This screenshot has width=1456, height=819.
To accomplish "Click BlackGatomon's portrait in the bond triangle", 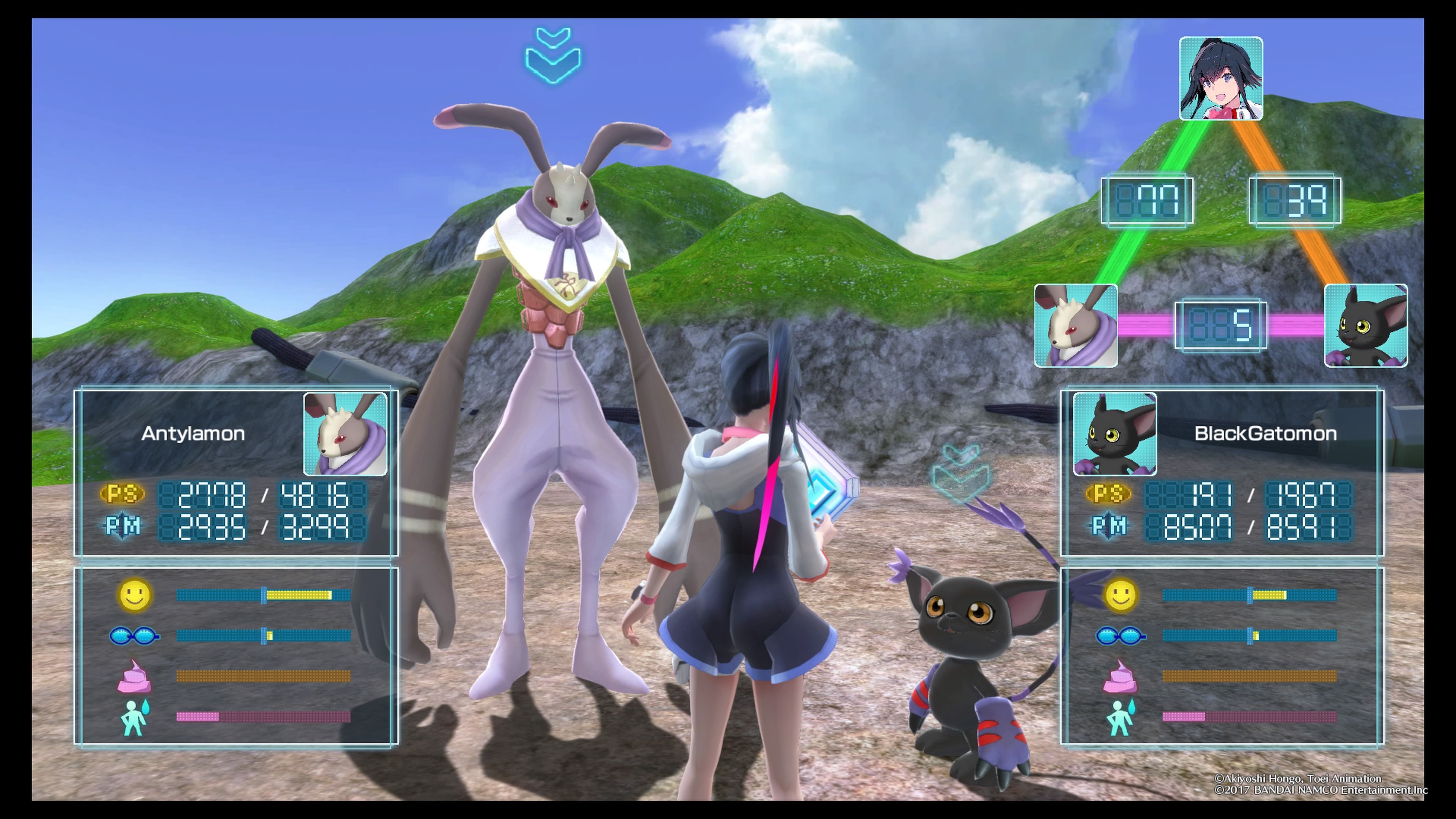I will (x=1365, y=326).
